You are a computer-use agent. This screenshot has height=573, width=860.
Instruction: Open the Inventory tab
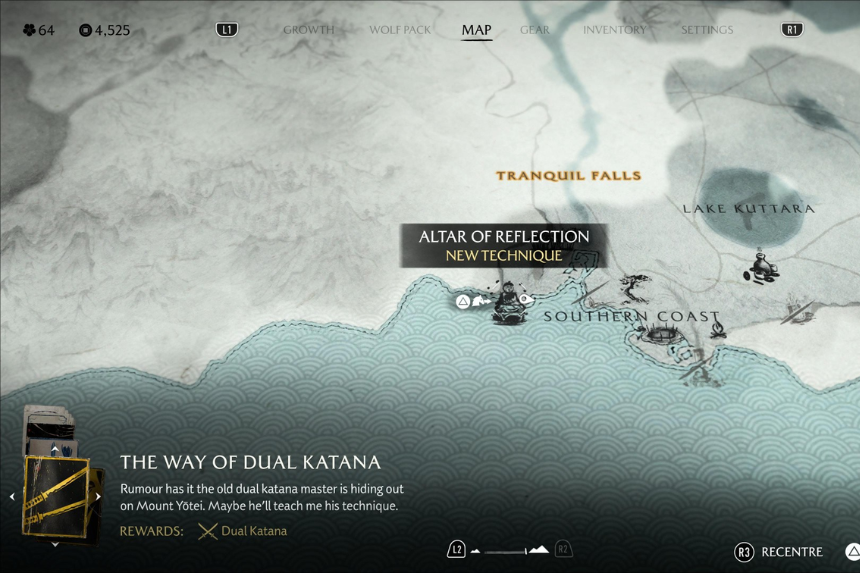(x=614, y=30)
